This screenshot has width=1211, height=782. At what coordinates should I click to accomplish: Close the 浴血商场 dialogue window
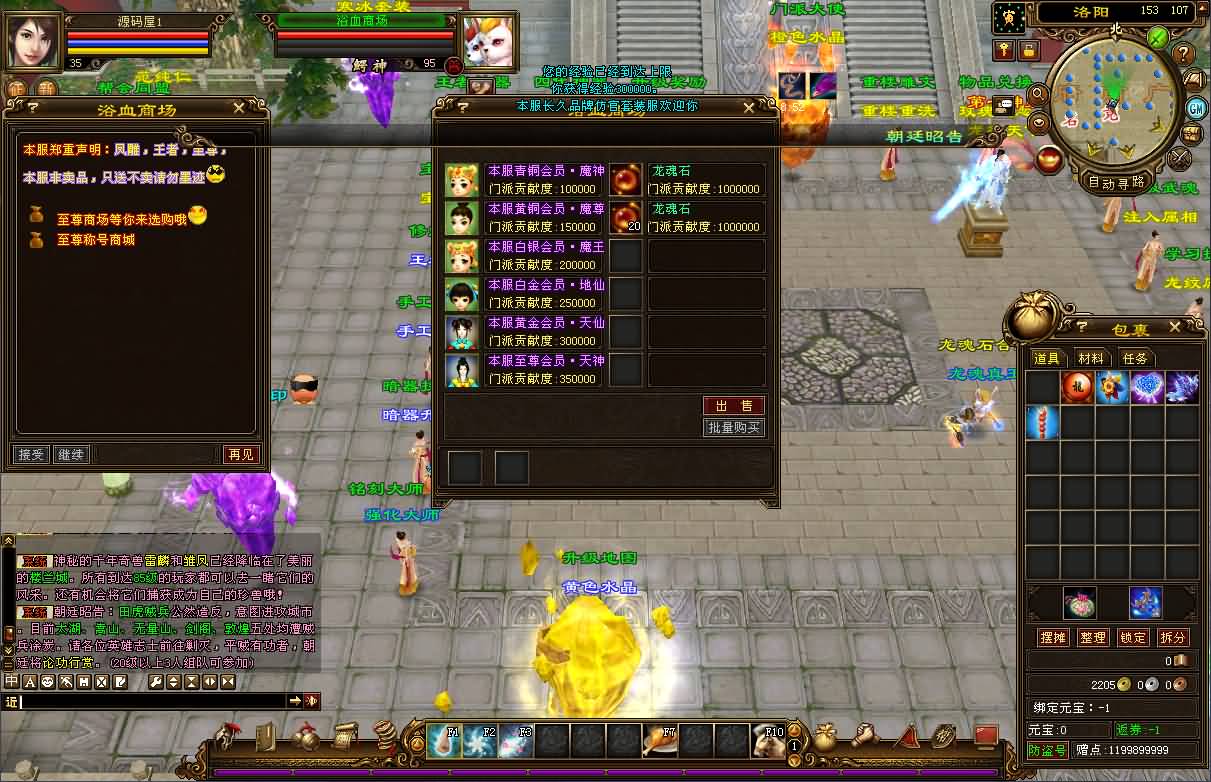tap(238, 108)
